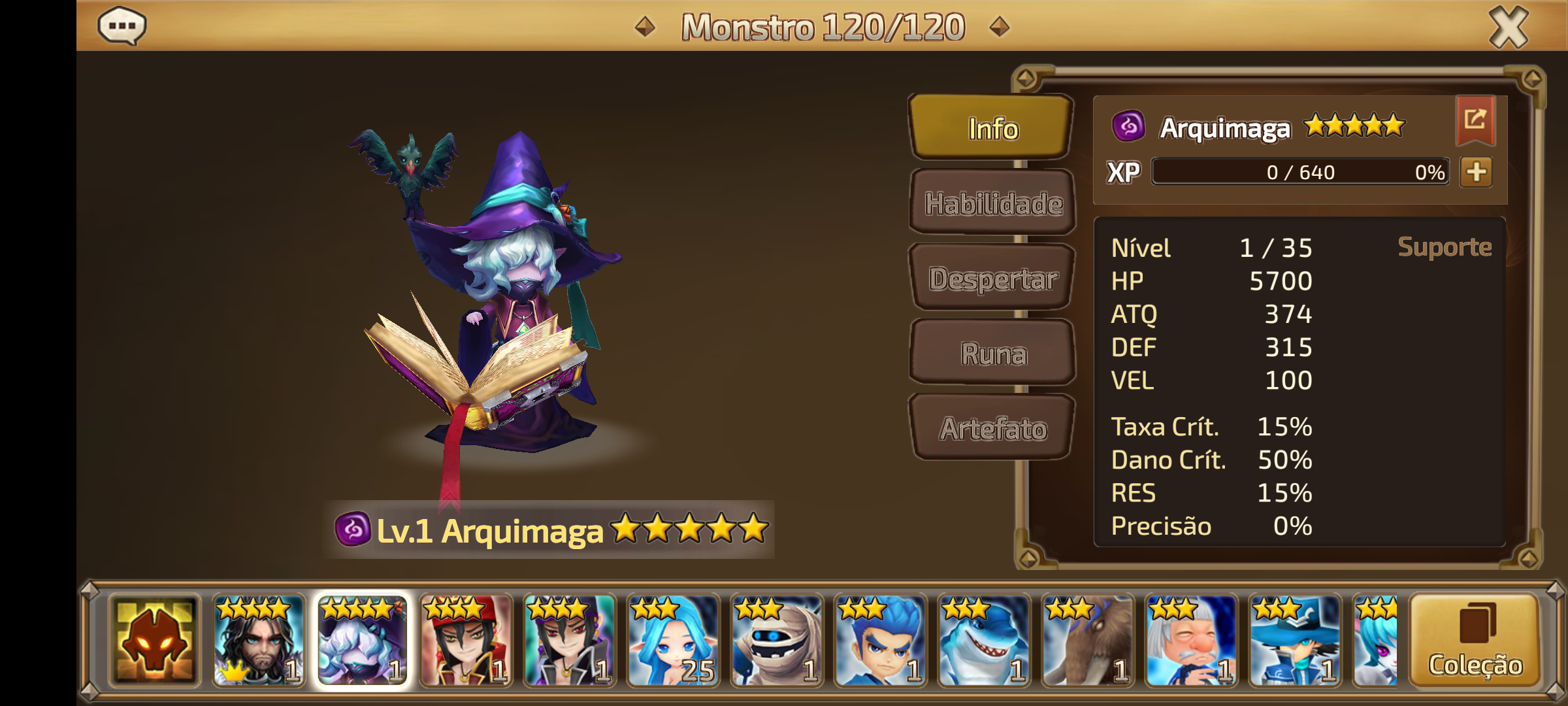
Task: Select the bearded dark-haired monster with crown
Action: (259, 641)
